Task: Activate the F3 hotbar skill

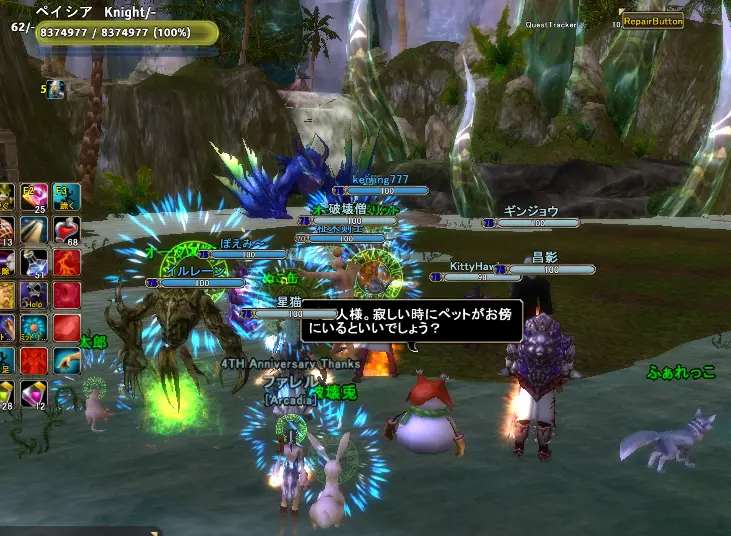Action: 66,197
